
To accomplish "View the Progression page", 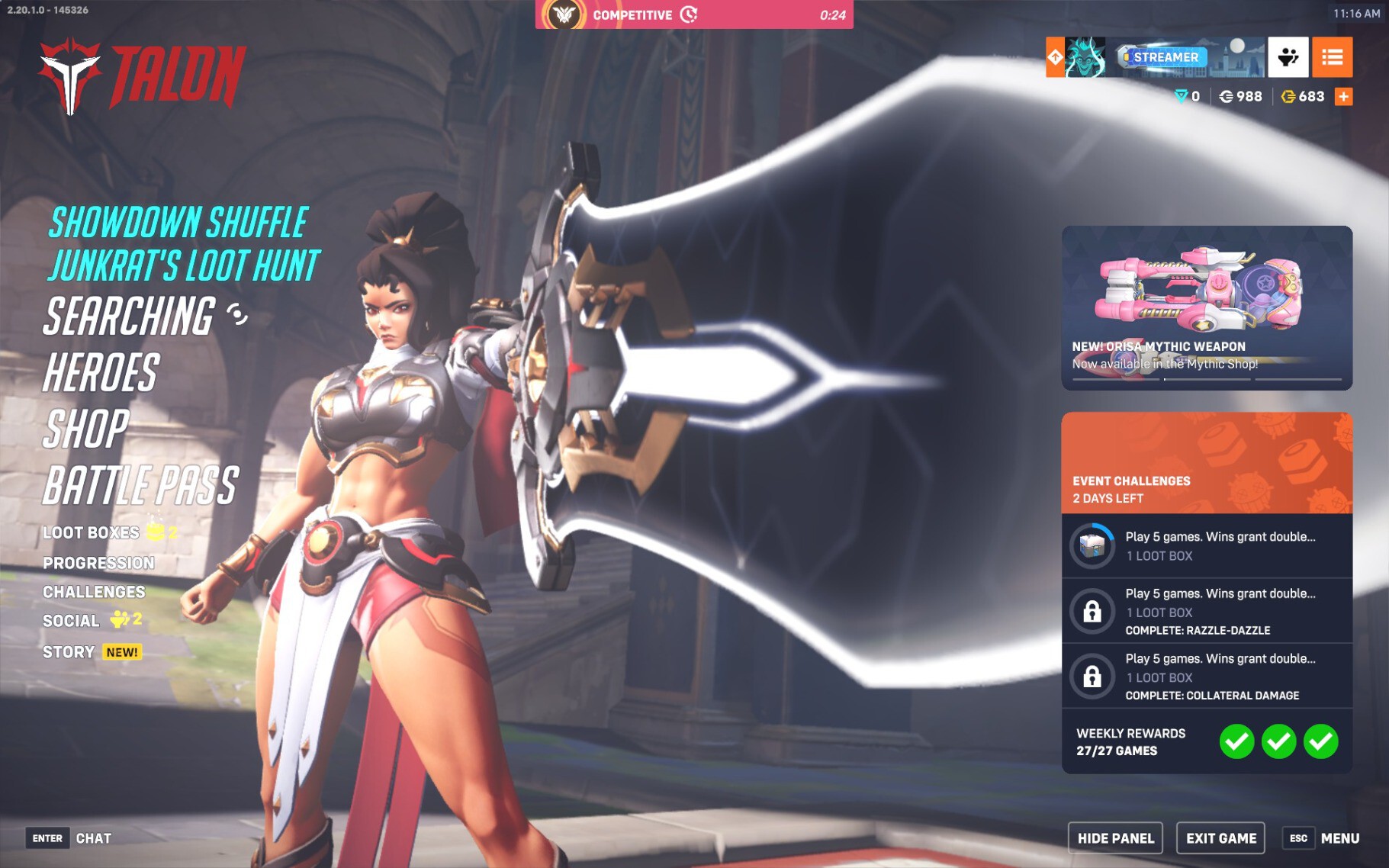I will point(98,563).
